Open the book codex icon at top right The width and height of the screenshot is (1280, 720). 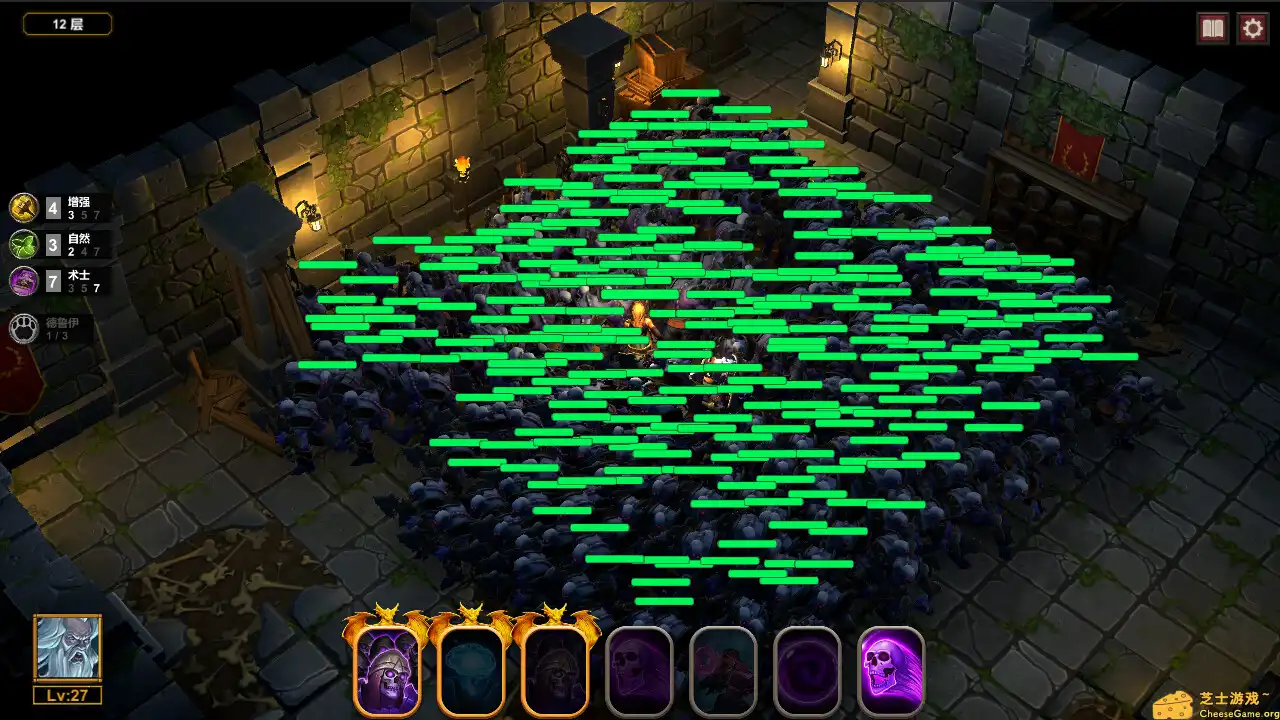click(1211, 28)
